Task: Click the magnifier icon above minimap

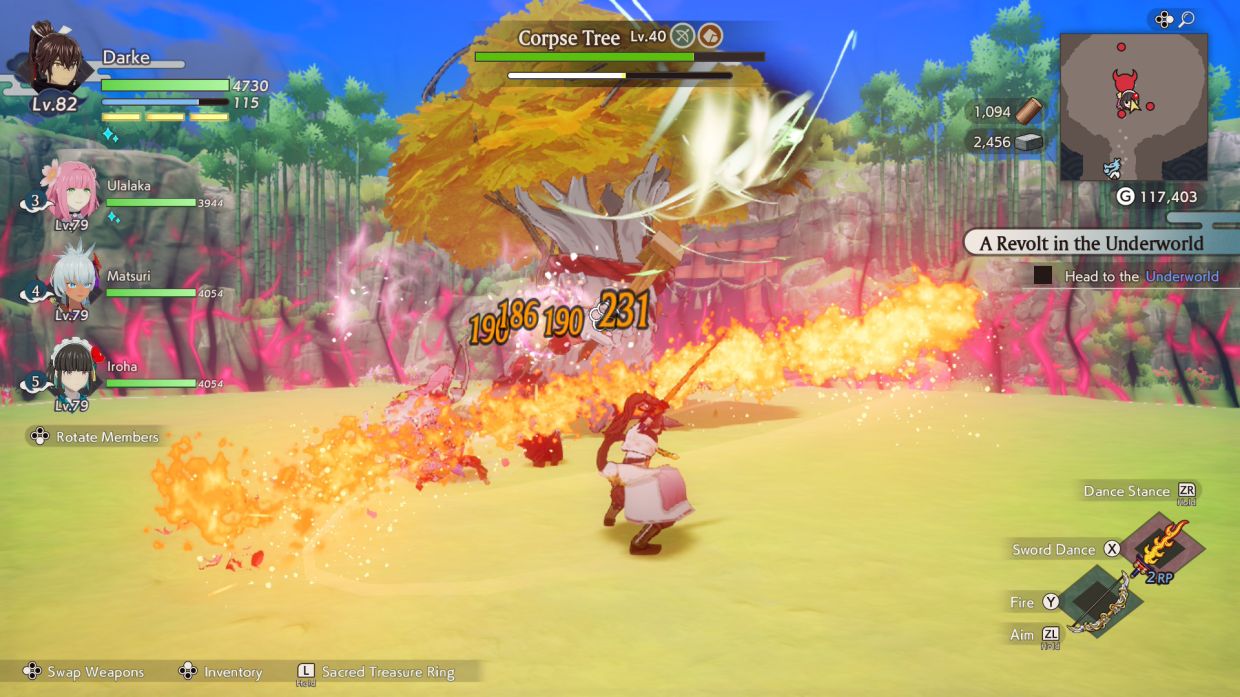Action: (1187, 19)
